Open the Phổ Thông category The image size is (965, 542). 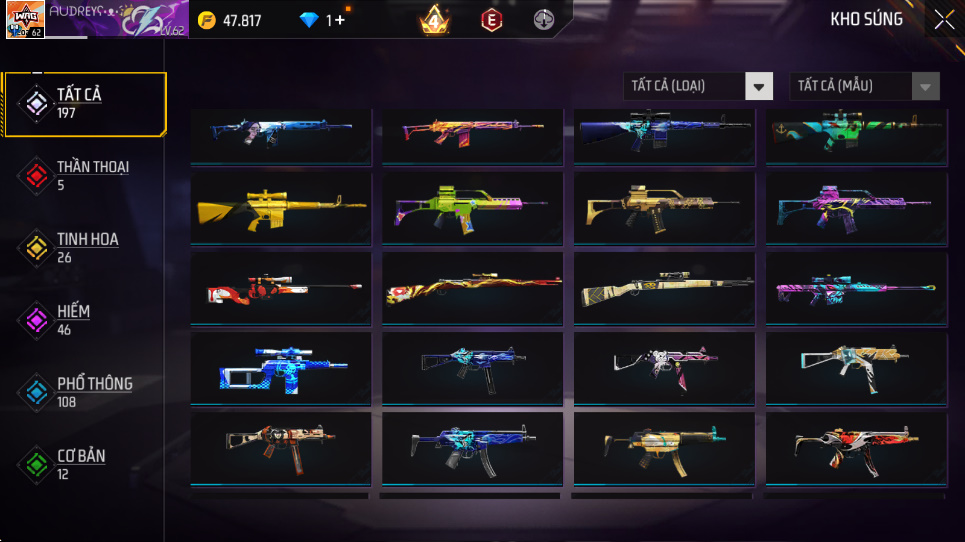[x=85, y=391]
